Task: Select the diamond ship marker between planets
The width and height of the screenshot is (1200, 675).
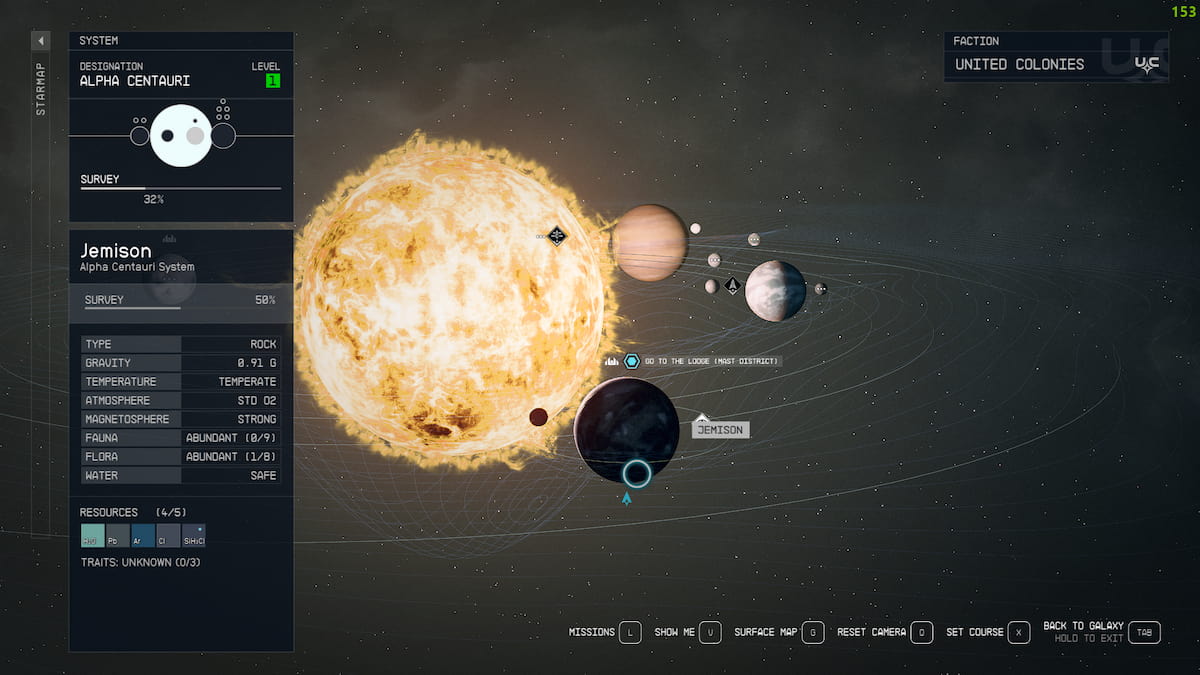Action: (x=732, y=286)
